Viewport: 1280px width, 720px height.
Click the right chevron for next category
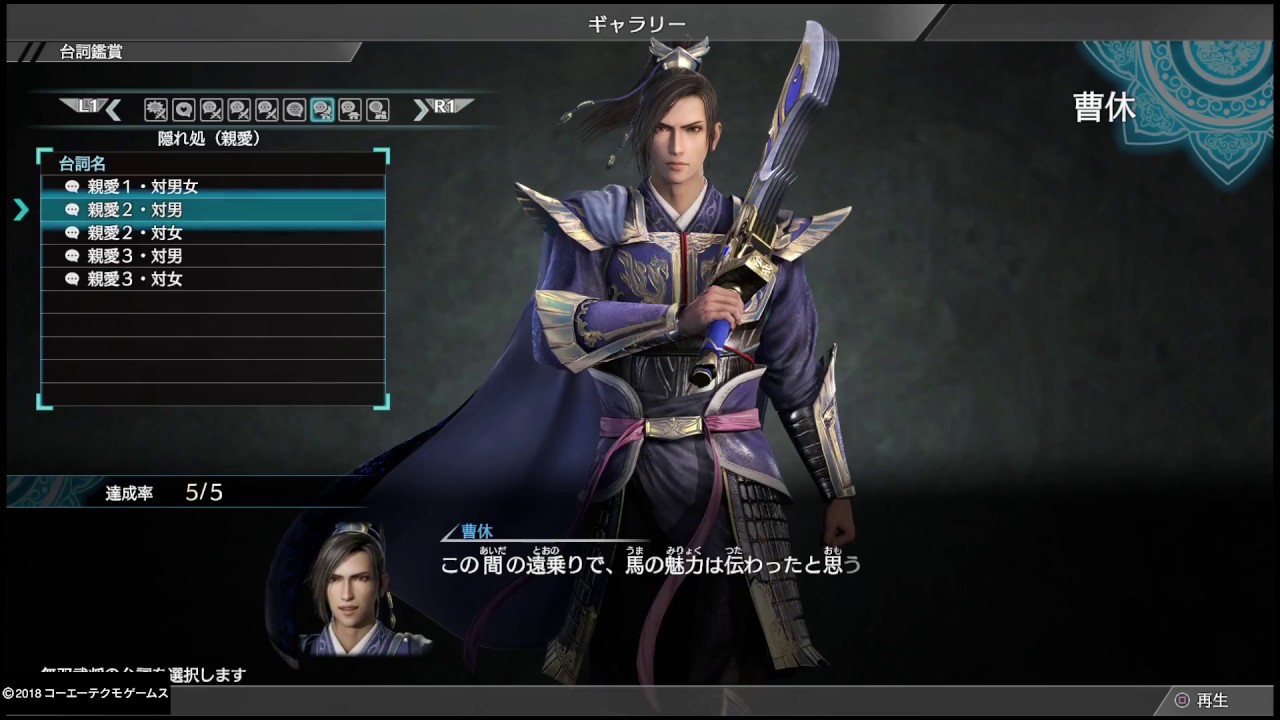point(421,109)
